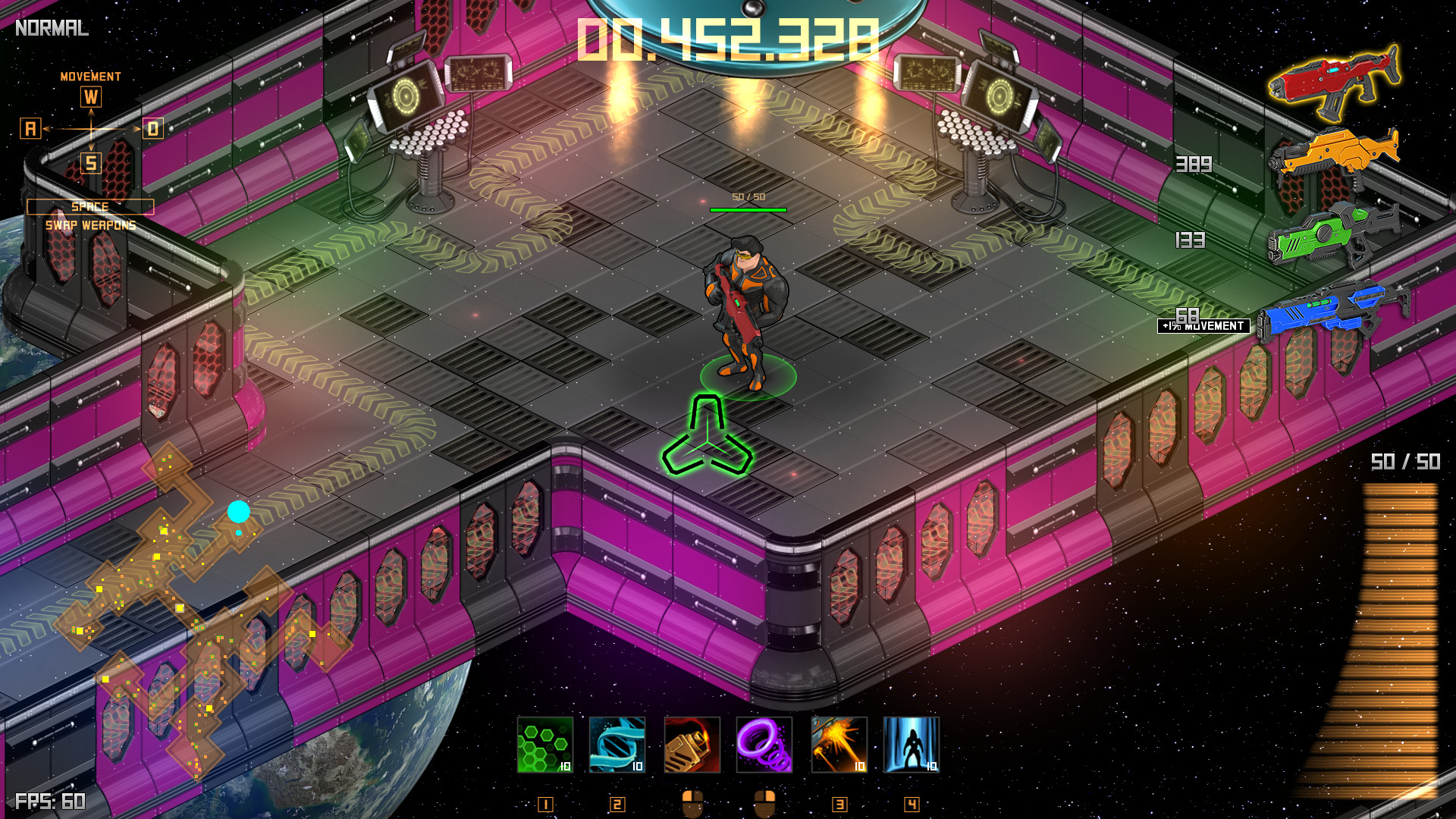Activate the orange explosion strike ability
1456x819 pixels.
coord(839,745)
